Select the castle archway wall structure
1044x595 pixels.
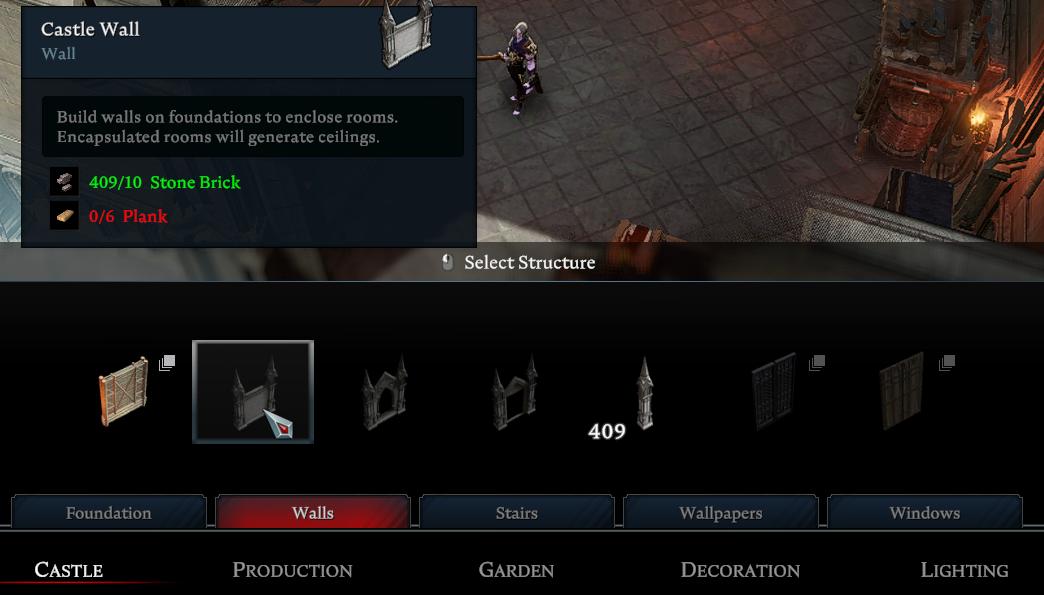[383, 391]
